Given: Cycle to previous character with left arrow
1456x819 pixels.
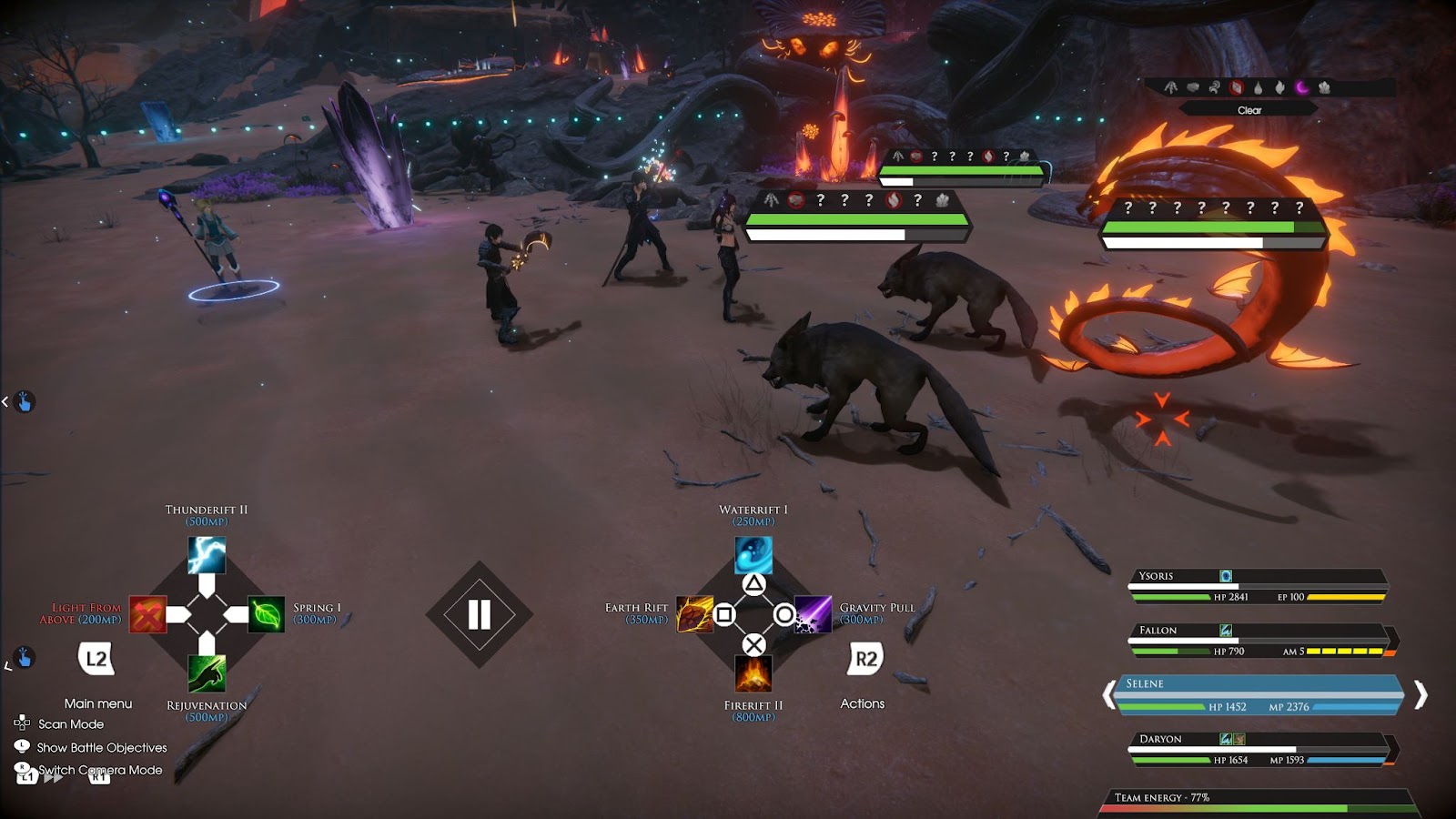Looking at the screenshot, I should tap(1108, 695).
